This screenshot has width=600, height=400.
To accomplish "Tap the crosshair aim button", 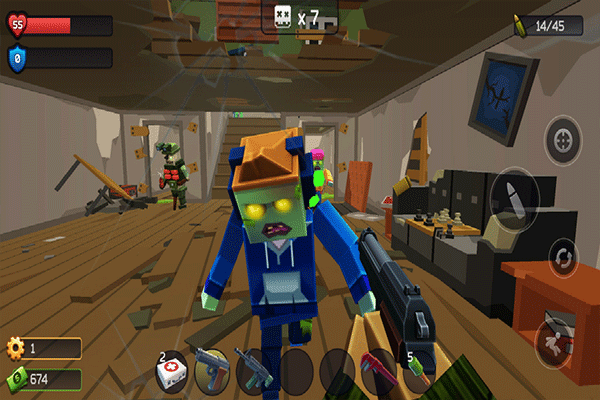I will 562,140.
